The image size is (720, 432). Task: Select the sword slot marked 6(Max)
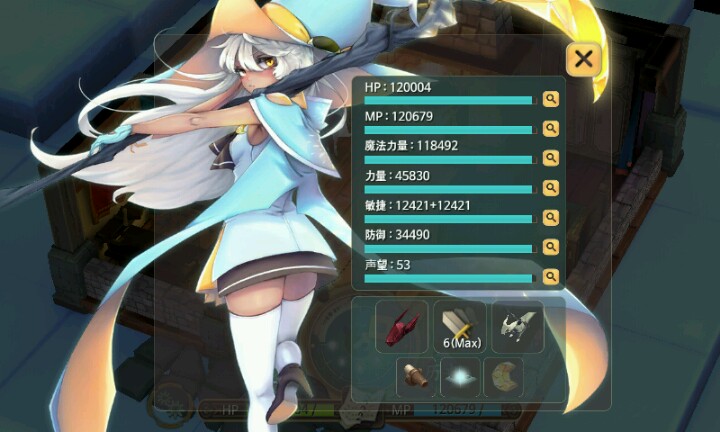pos(460,326)
